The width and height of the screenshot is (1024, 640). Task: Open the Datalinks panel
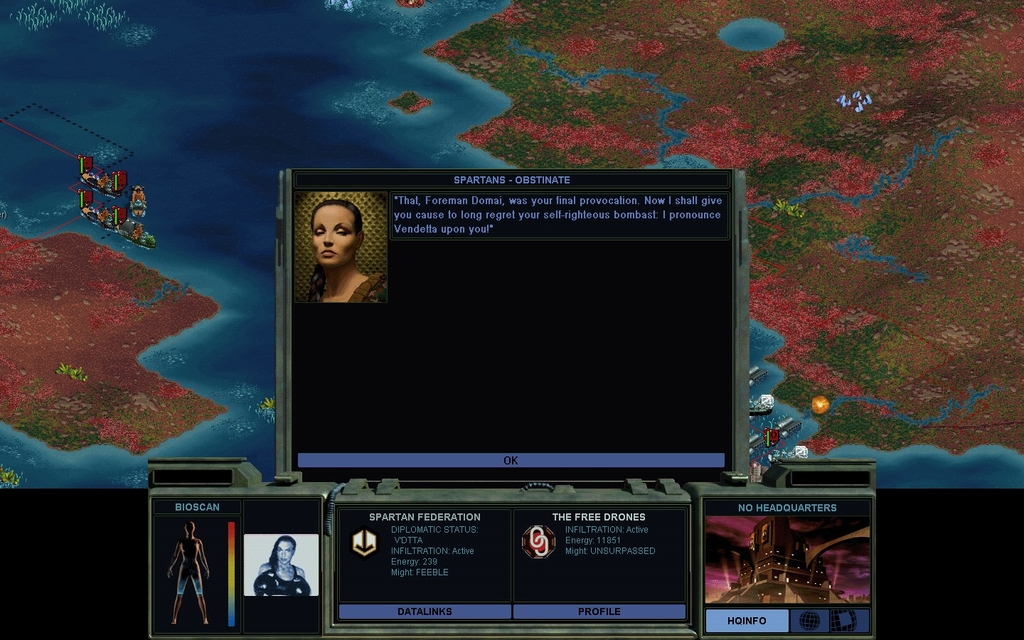pyautogui.click(x=425, y=611)
